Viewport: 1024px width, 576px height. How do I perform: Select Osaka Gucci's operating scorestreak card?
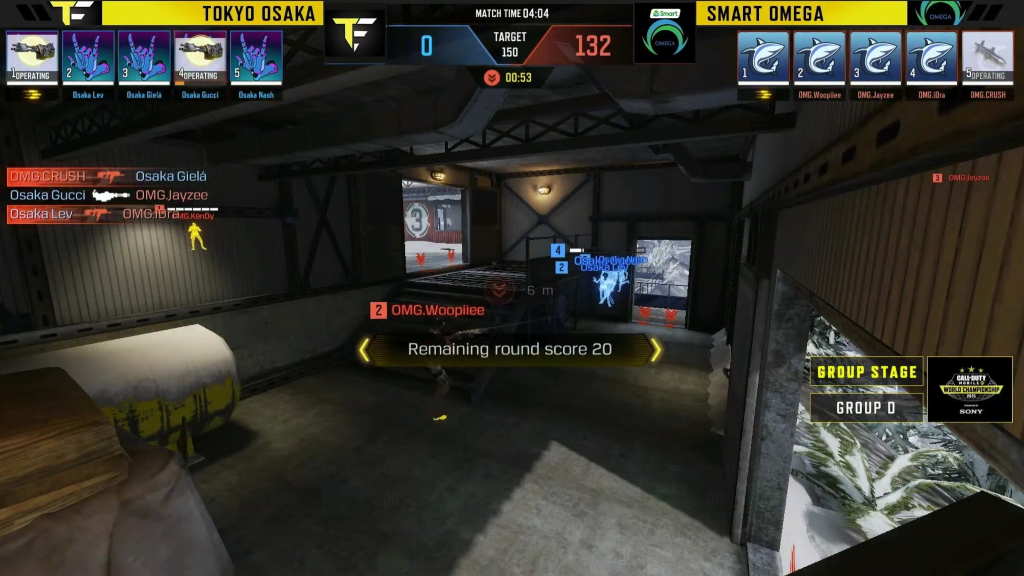(x=200, y=56)
